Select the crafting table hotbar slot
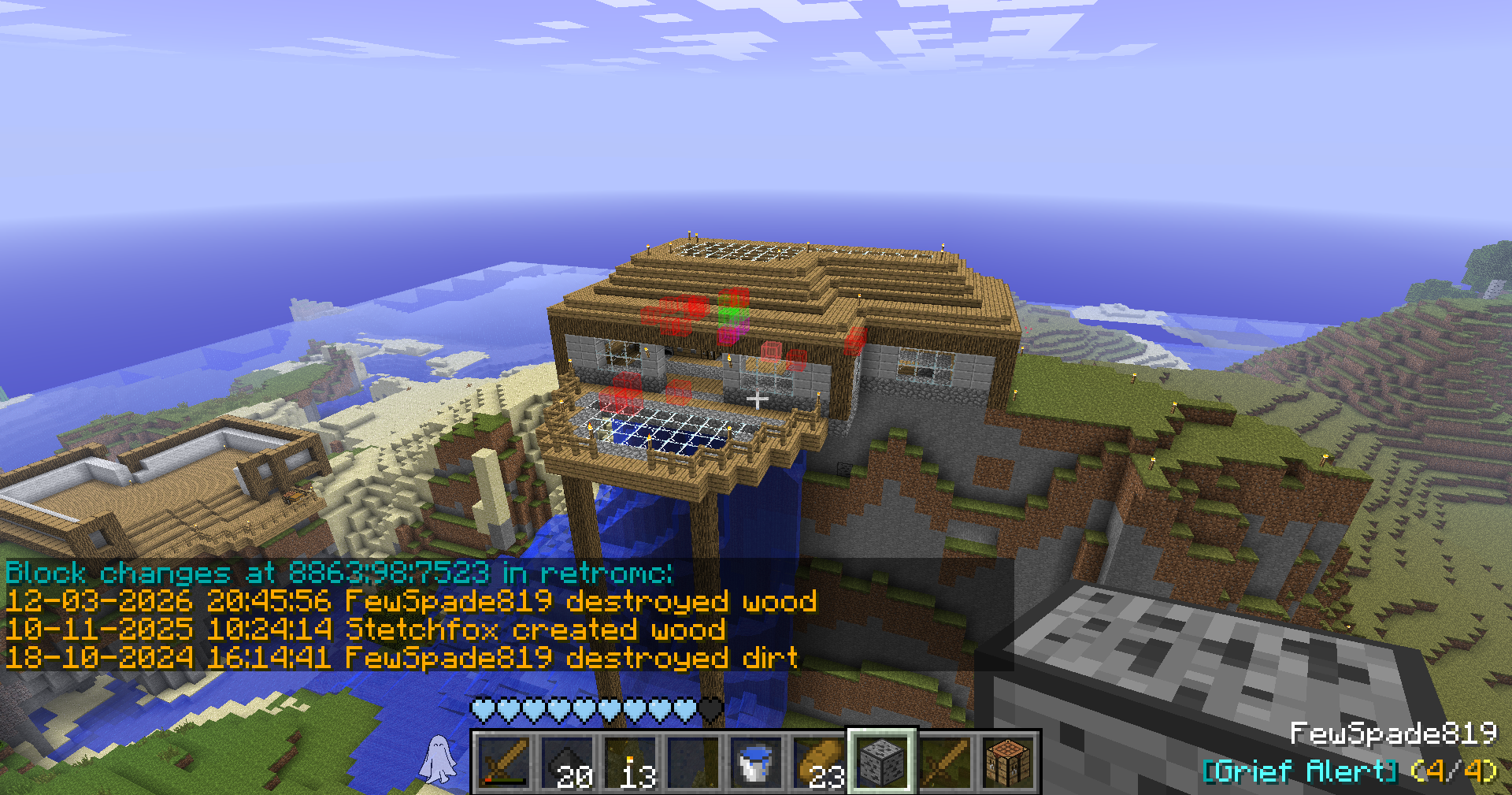The width and height of the screenshot is (1512, 795). [1008, 762]
